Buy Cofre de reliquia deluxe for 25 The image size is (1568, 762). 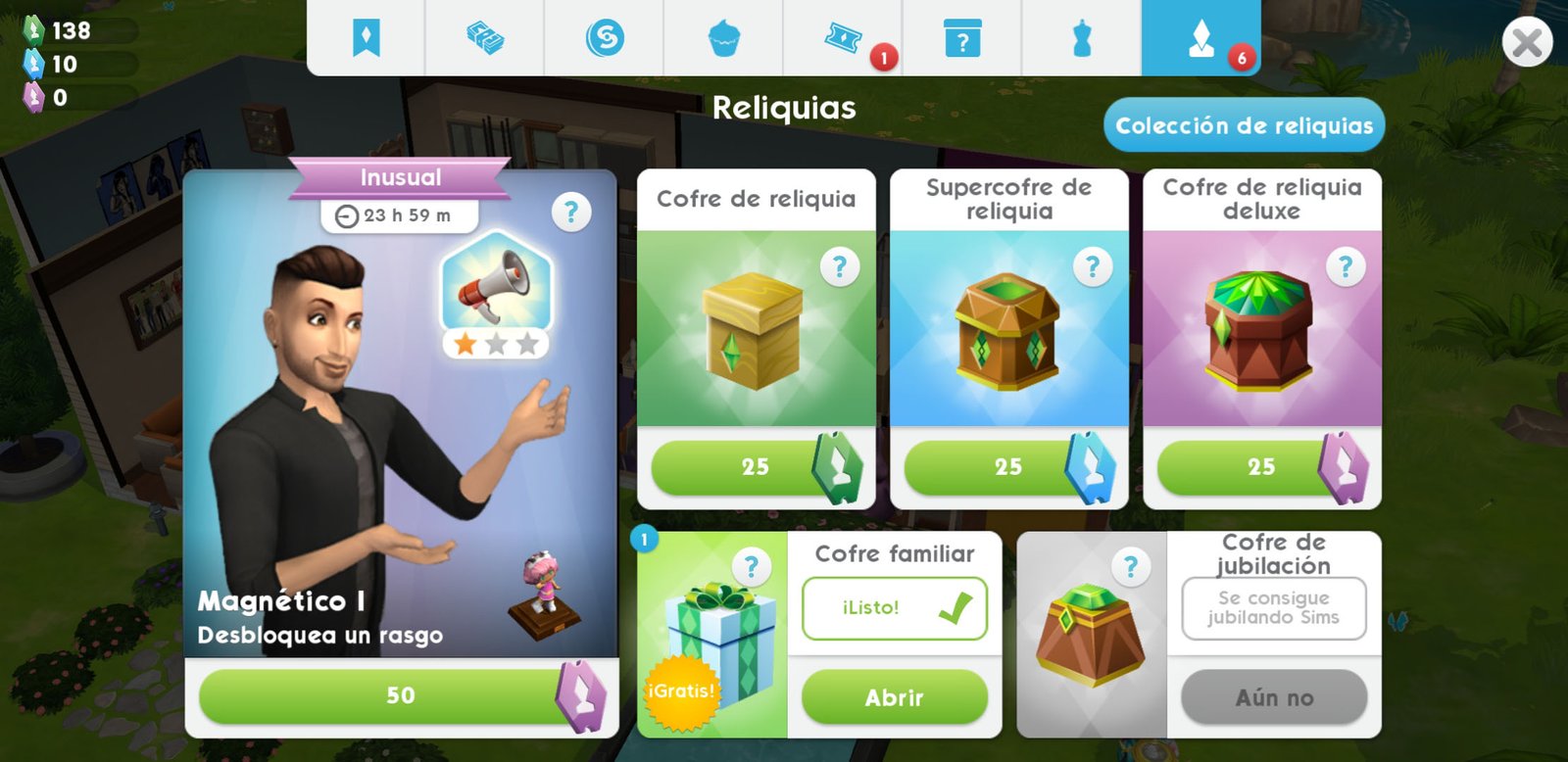[x=1260, y=467]
